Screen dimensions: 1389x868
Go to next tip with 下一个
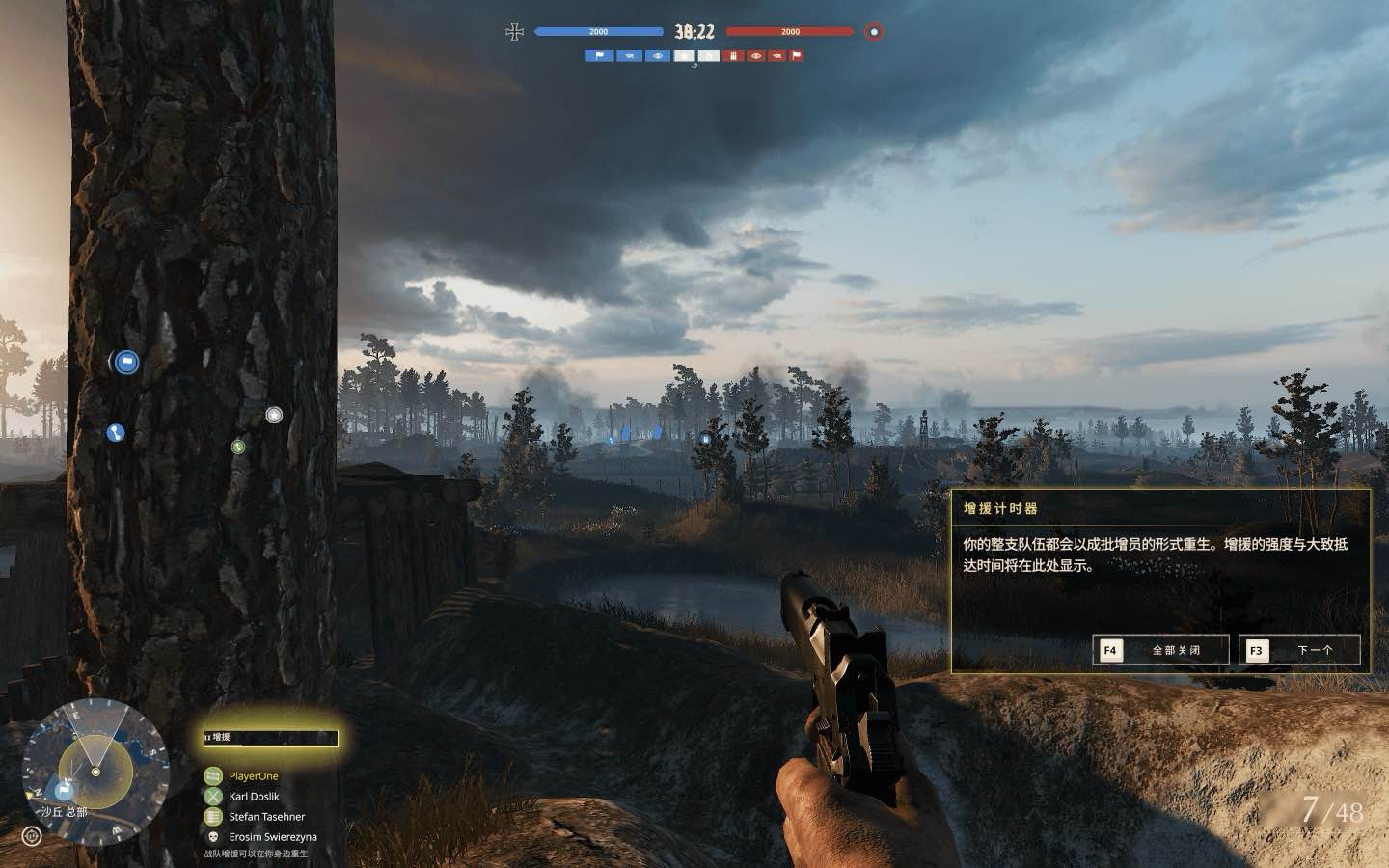pos(1299,650)
